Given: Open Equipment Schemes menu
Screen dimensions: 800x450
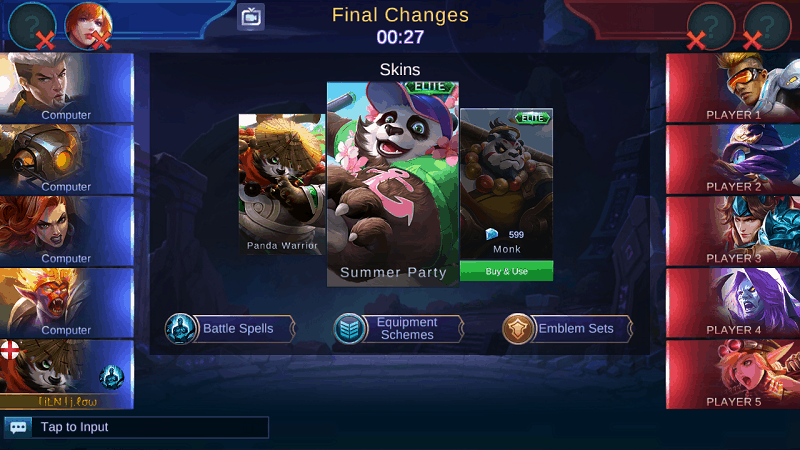Looking at the screenshot, I should (x=399, y=329).
